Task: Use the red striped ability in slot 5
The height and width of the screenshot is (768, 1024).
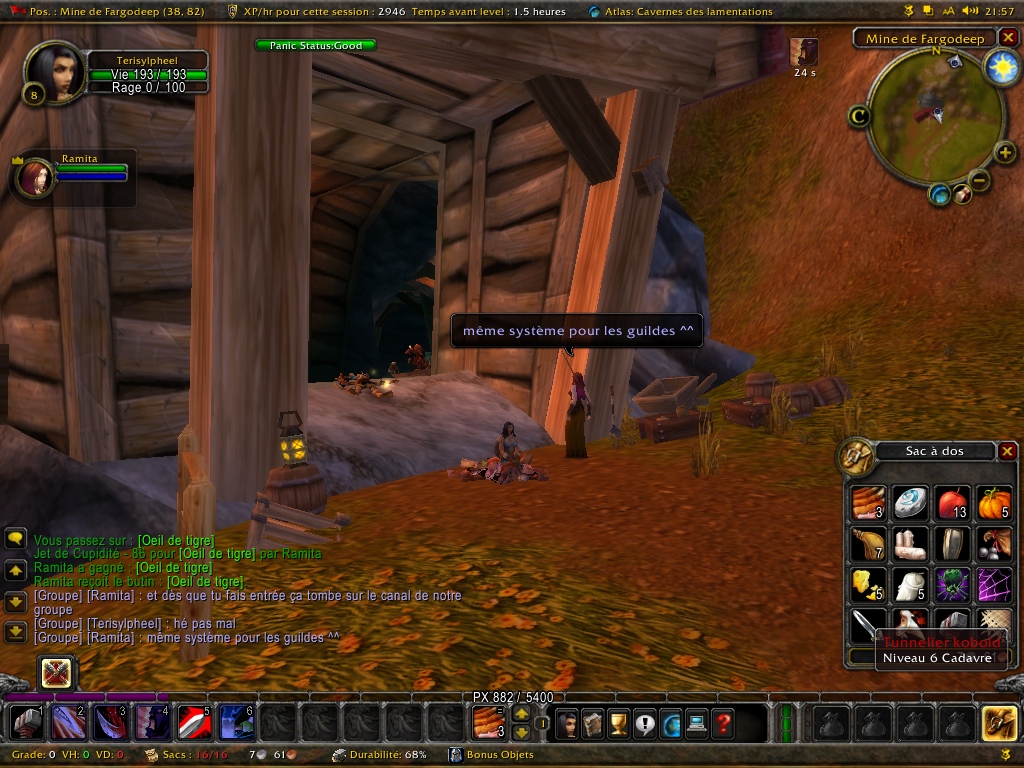Action: [192, 722]
